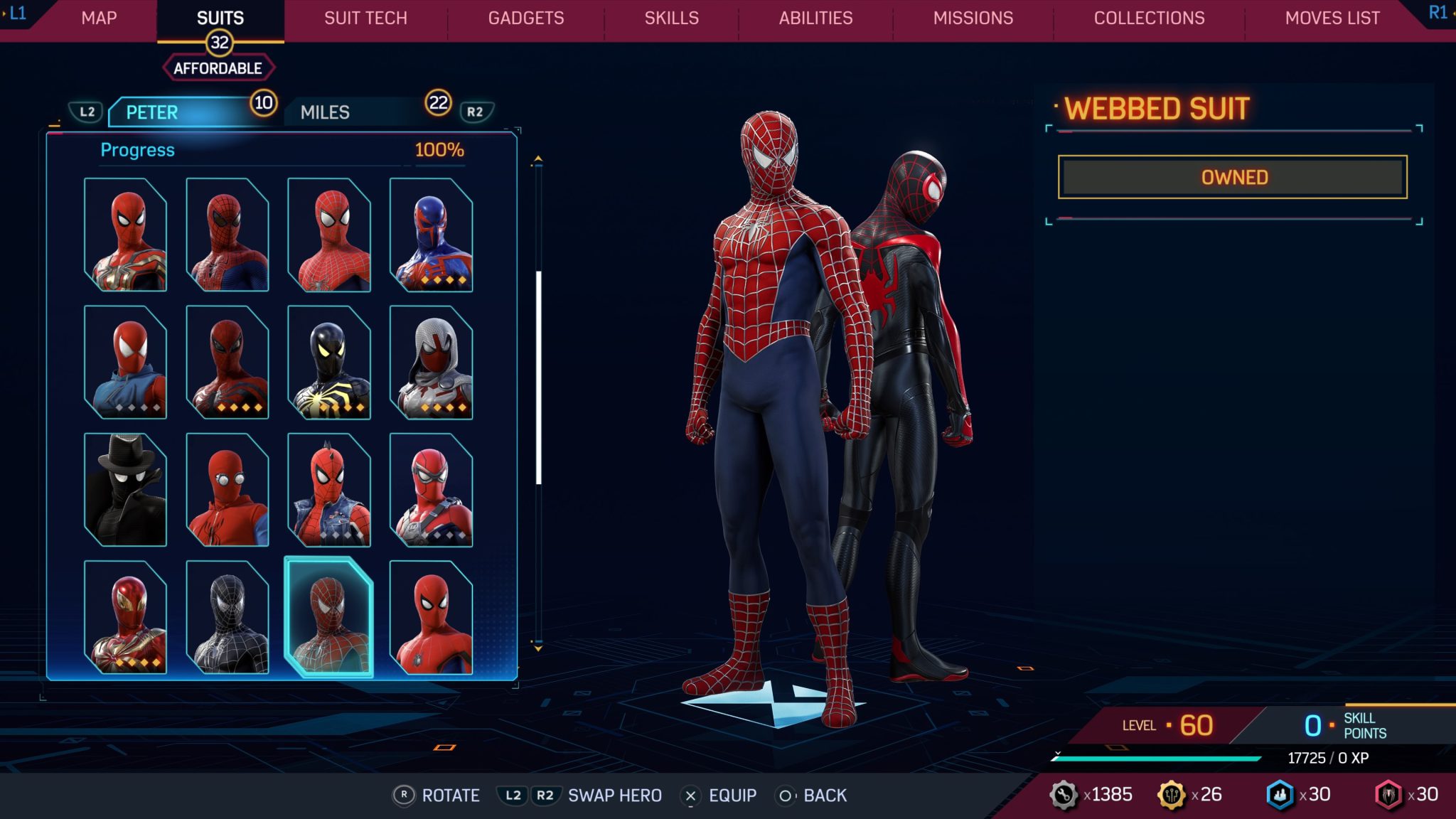The width and height of the screenshot is (1456, 819).
Task: Open the Missions tab
Action: coord(973,18)
